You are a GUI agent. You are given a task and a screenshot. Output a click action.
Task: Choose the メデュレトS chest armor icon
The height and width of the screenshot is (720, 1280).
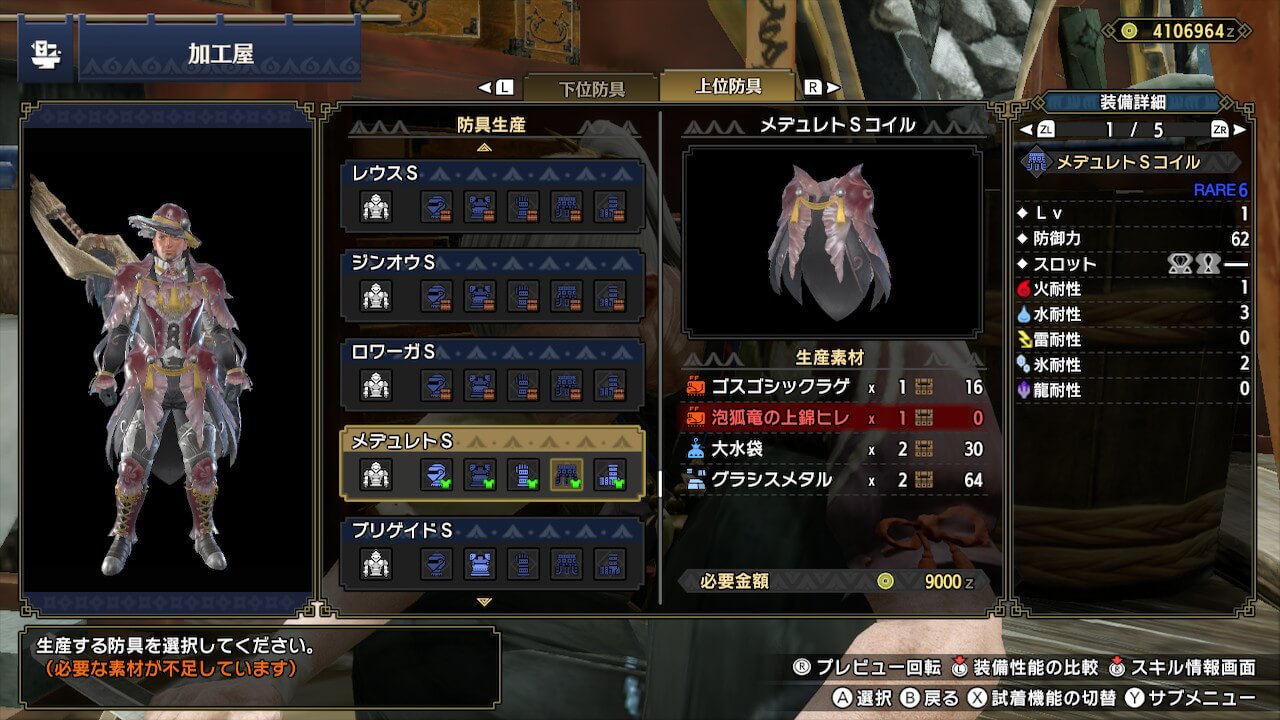(480, 475)
